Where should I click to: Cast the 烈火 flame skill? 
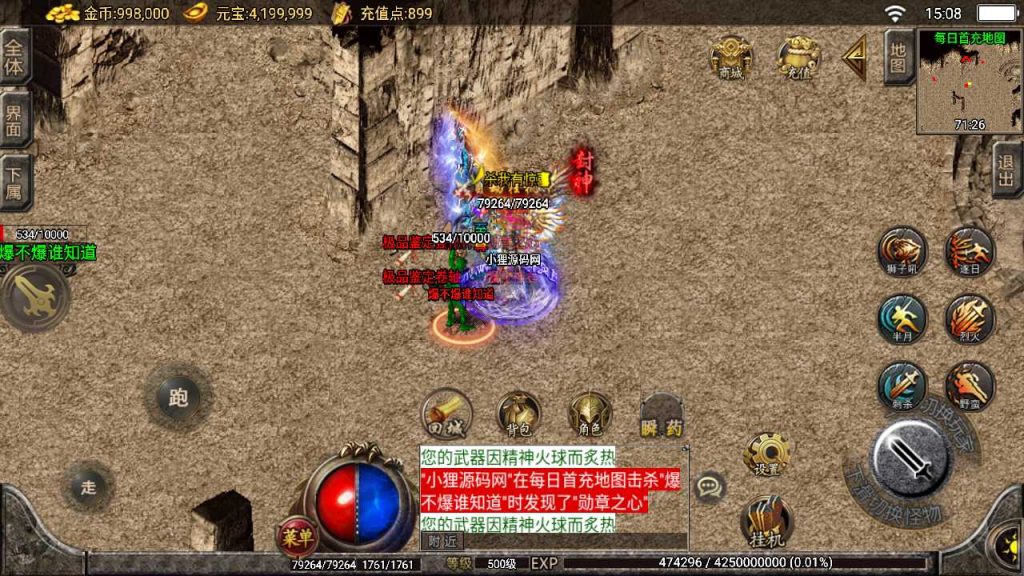pos(969,319)
